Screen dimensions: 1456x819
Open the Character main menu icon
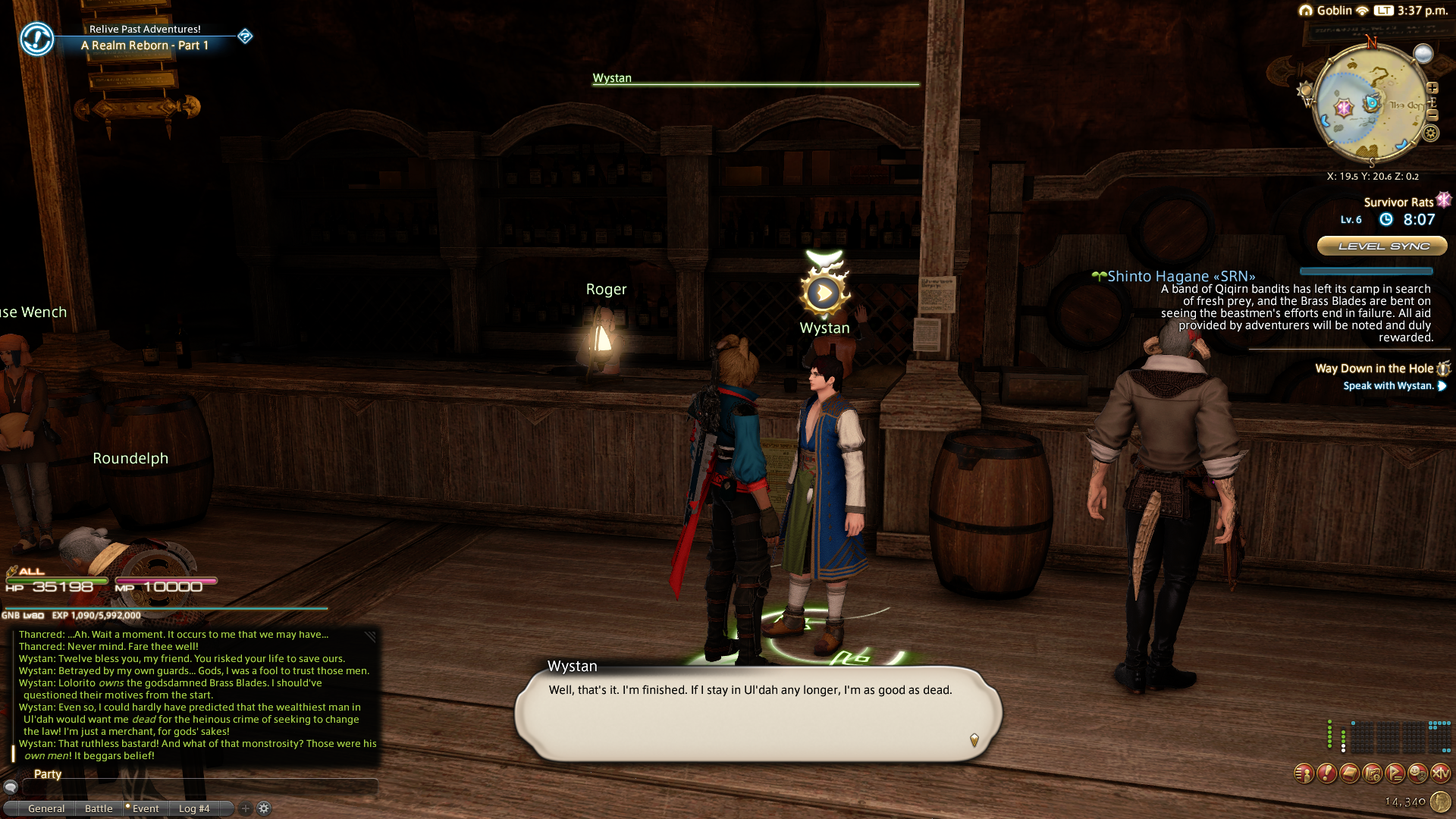click(1304, 773)
